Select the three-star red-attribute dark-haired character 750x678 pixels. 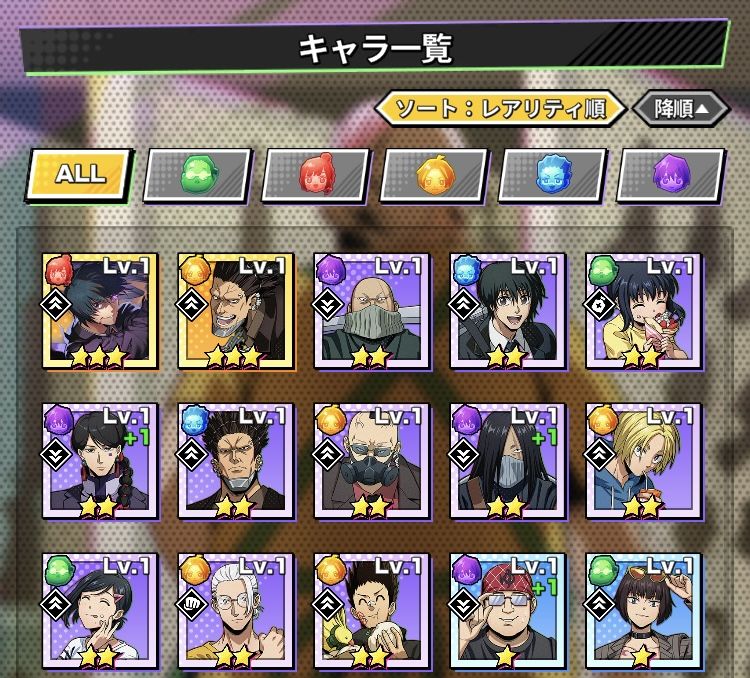coord(100,310)
